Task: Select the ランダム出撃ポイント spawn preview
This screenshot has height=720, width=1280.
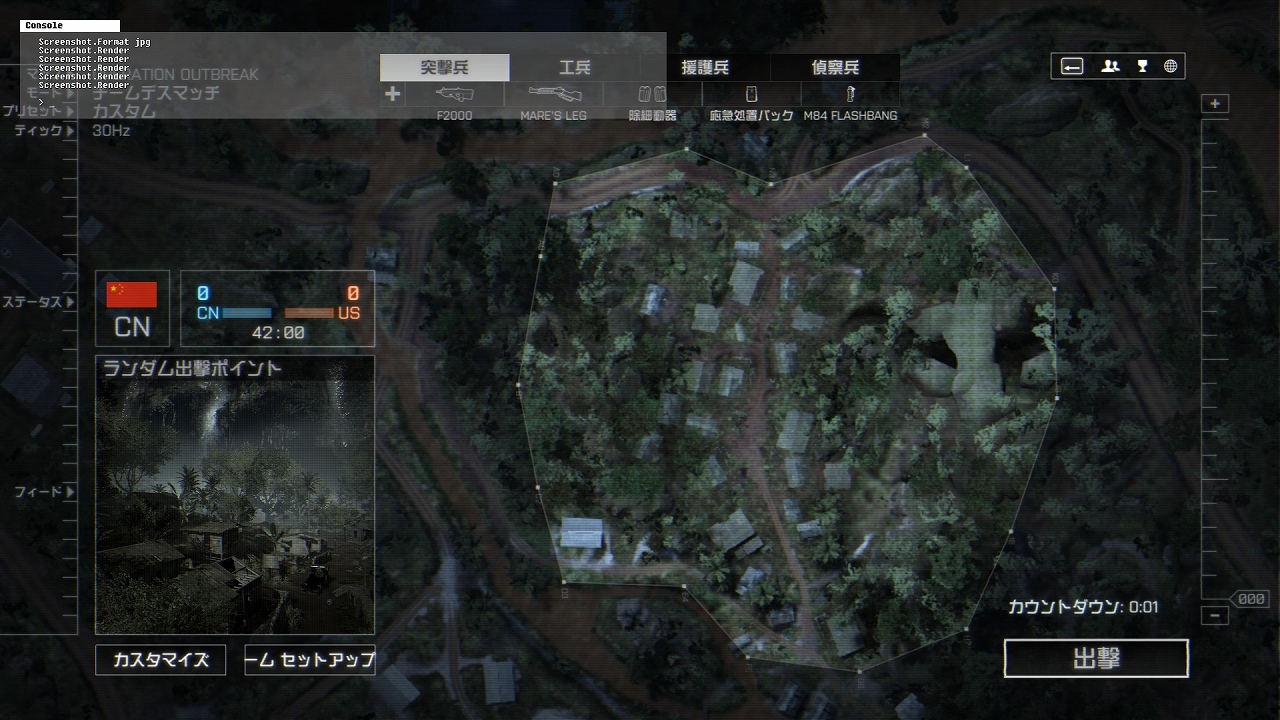Action: [x=235, y=495]
